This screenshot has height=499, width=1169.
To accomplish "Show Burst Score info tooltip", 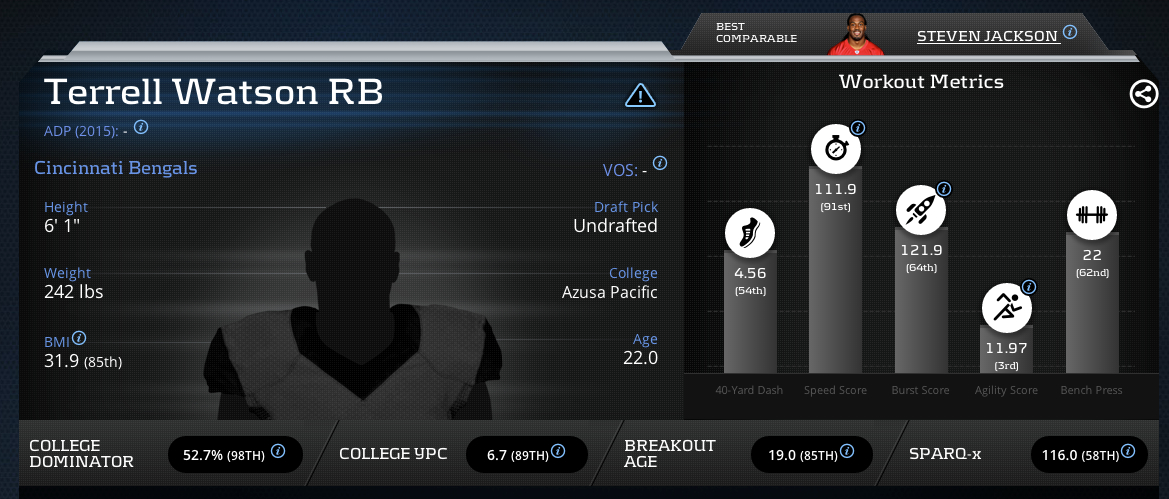I will [x=943, y=189].
